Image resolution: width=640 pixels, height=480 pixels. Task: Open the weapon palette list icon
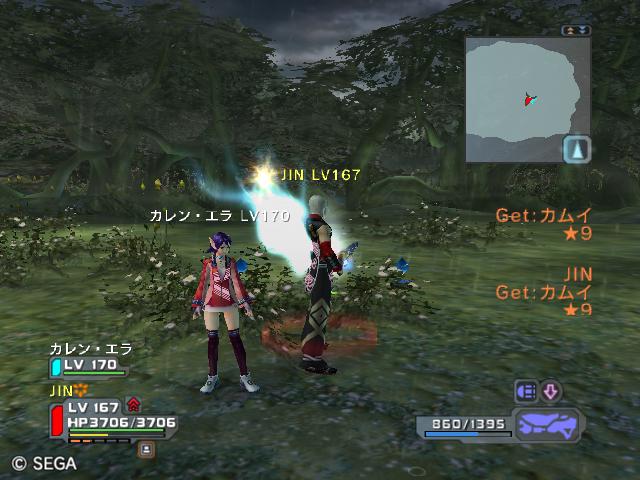pyautogui.click(x=526, y=391)
